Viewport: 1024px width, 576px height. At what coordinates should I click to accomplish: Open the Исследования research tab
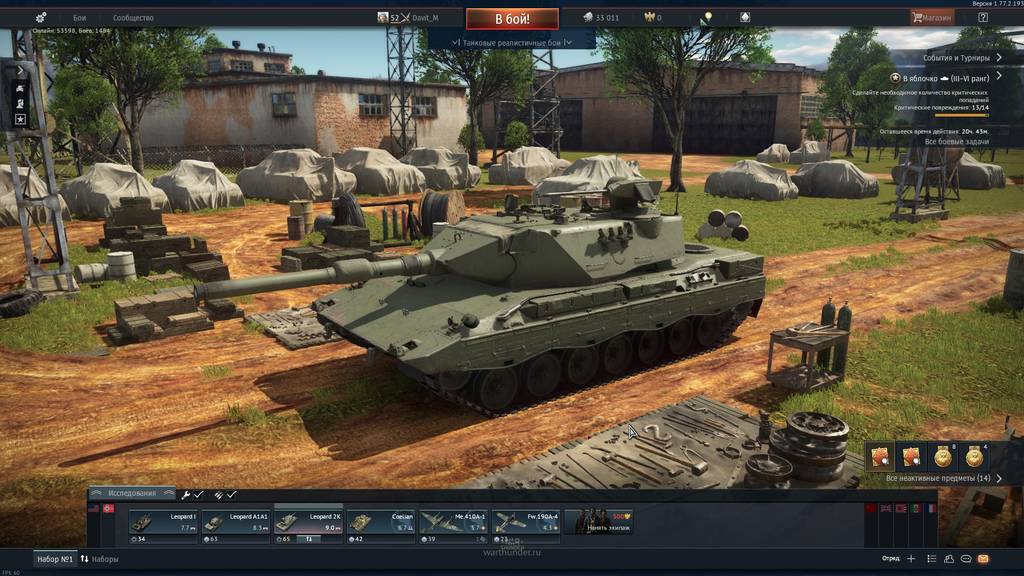tap(131, 493)
